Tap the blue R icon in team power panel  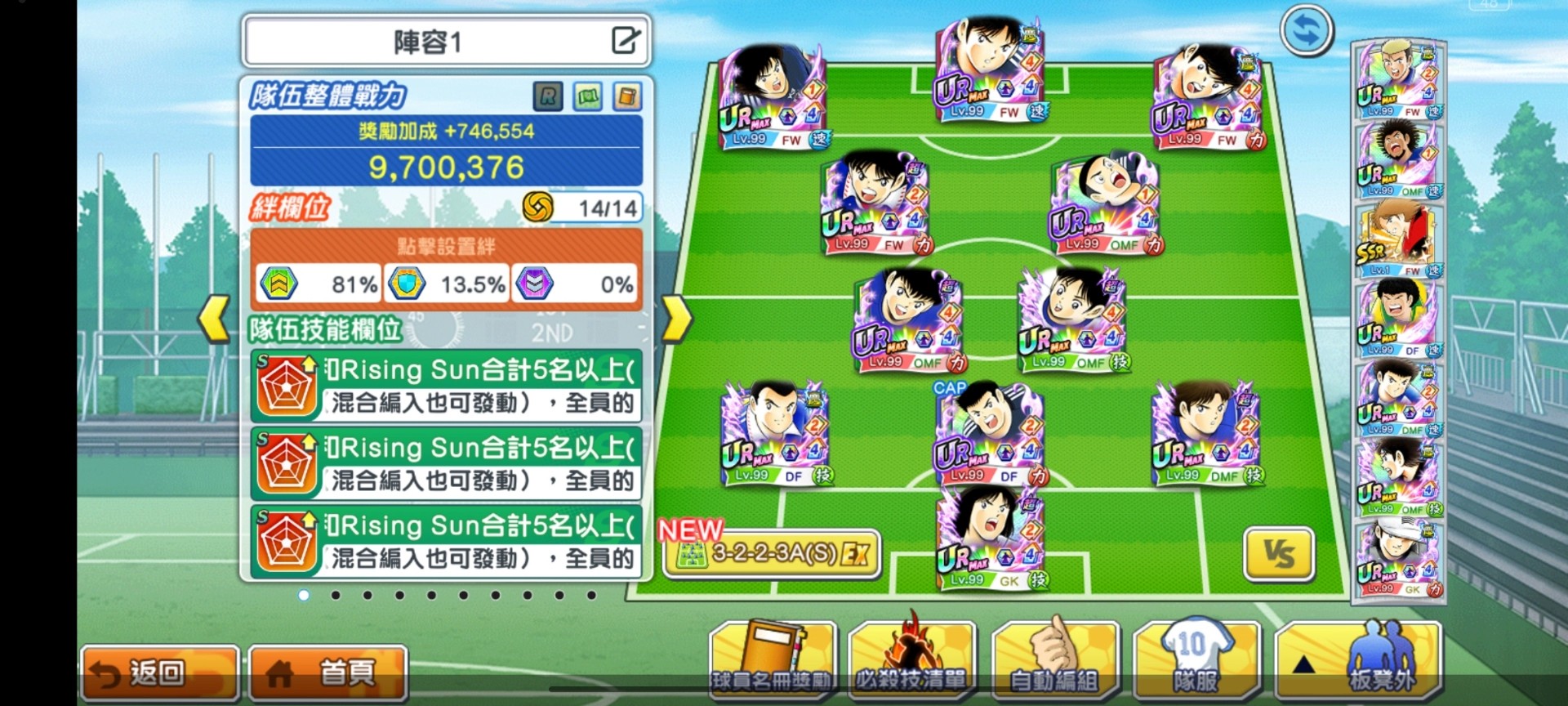pyautogui.click(x=548, y=97)
